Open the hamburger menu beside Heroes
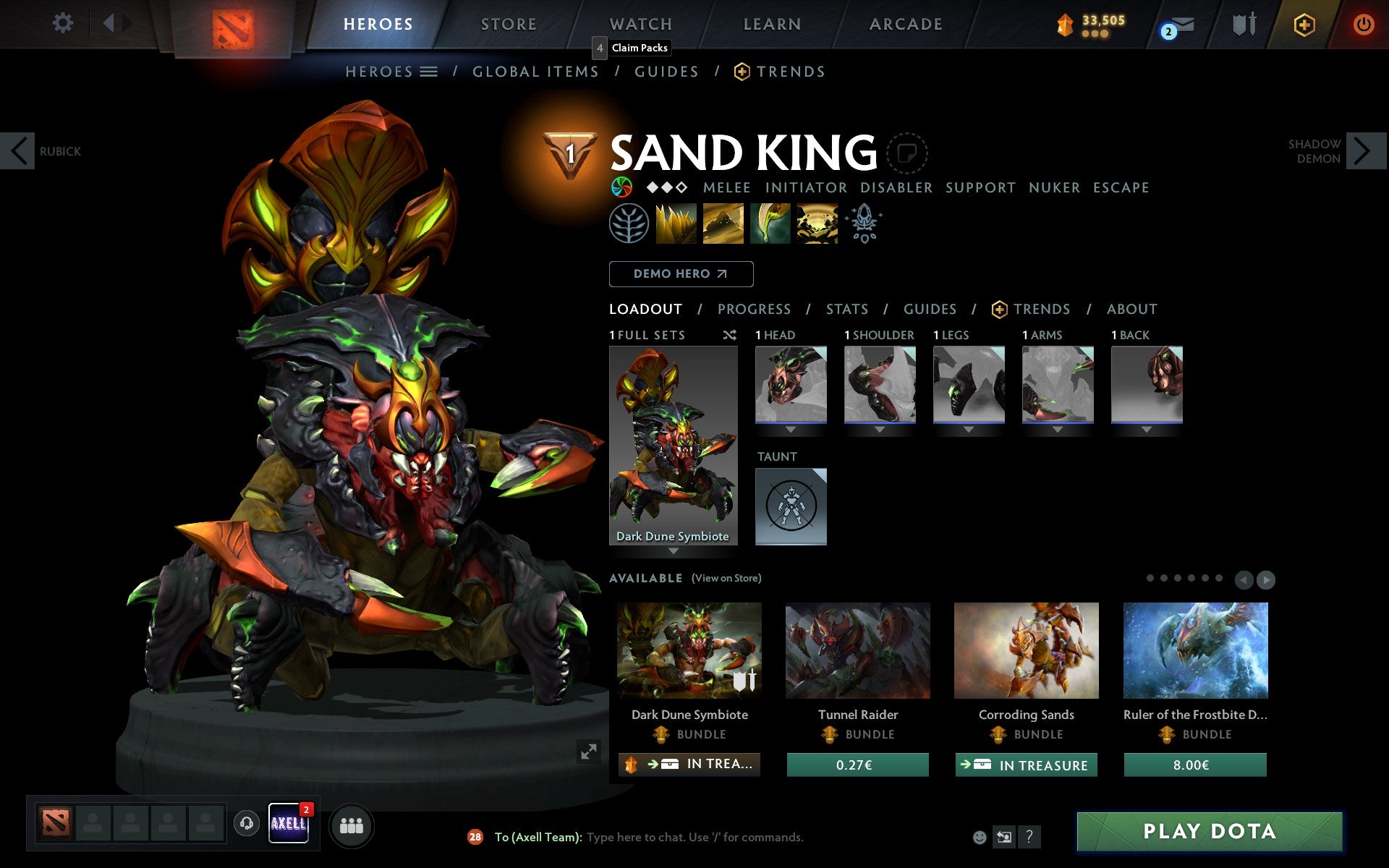The height and width of the screenshot is (868, 1389). coord(430,72)
